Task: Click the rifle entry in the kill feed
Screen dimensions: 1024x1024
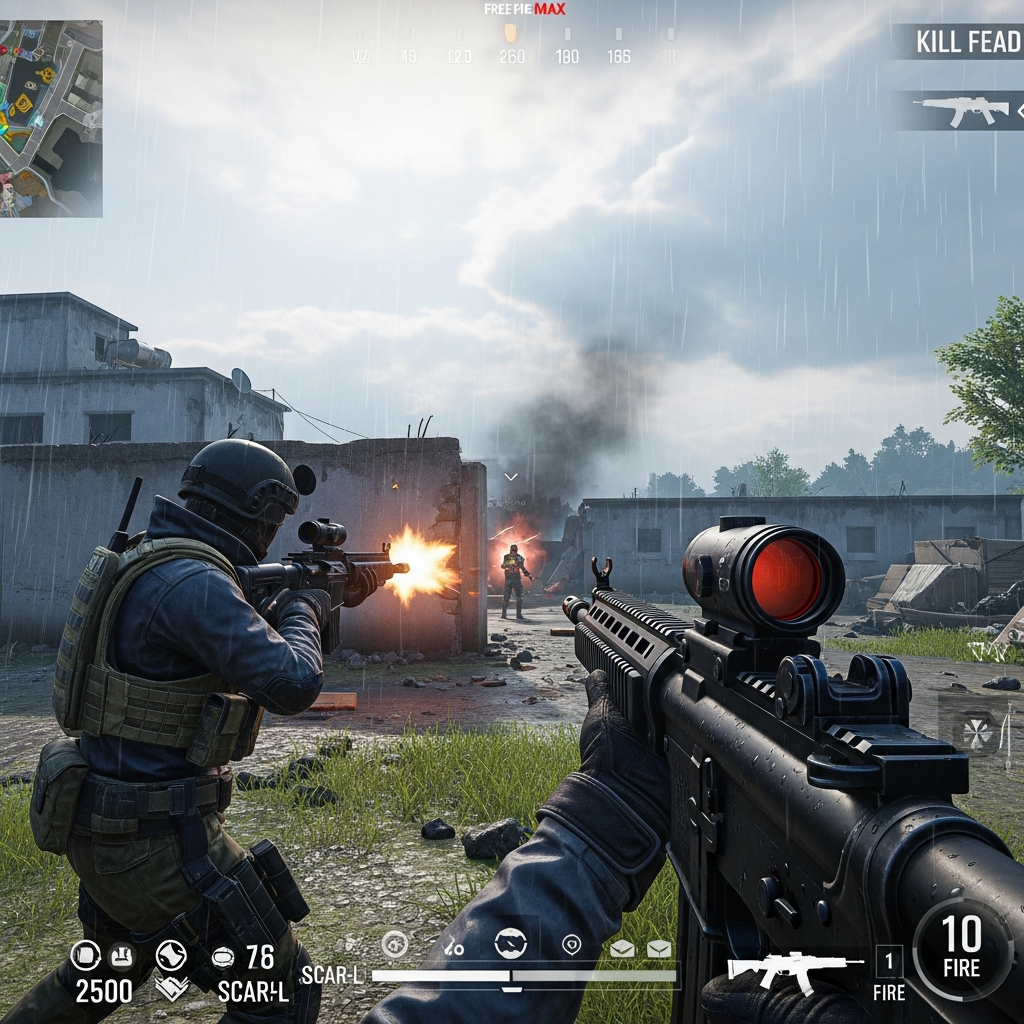Action: (x=962, y=111)
